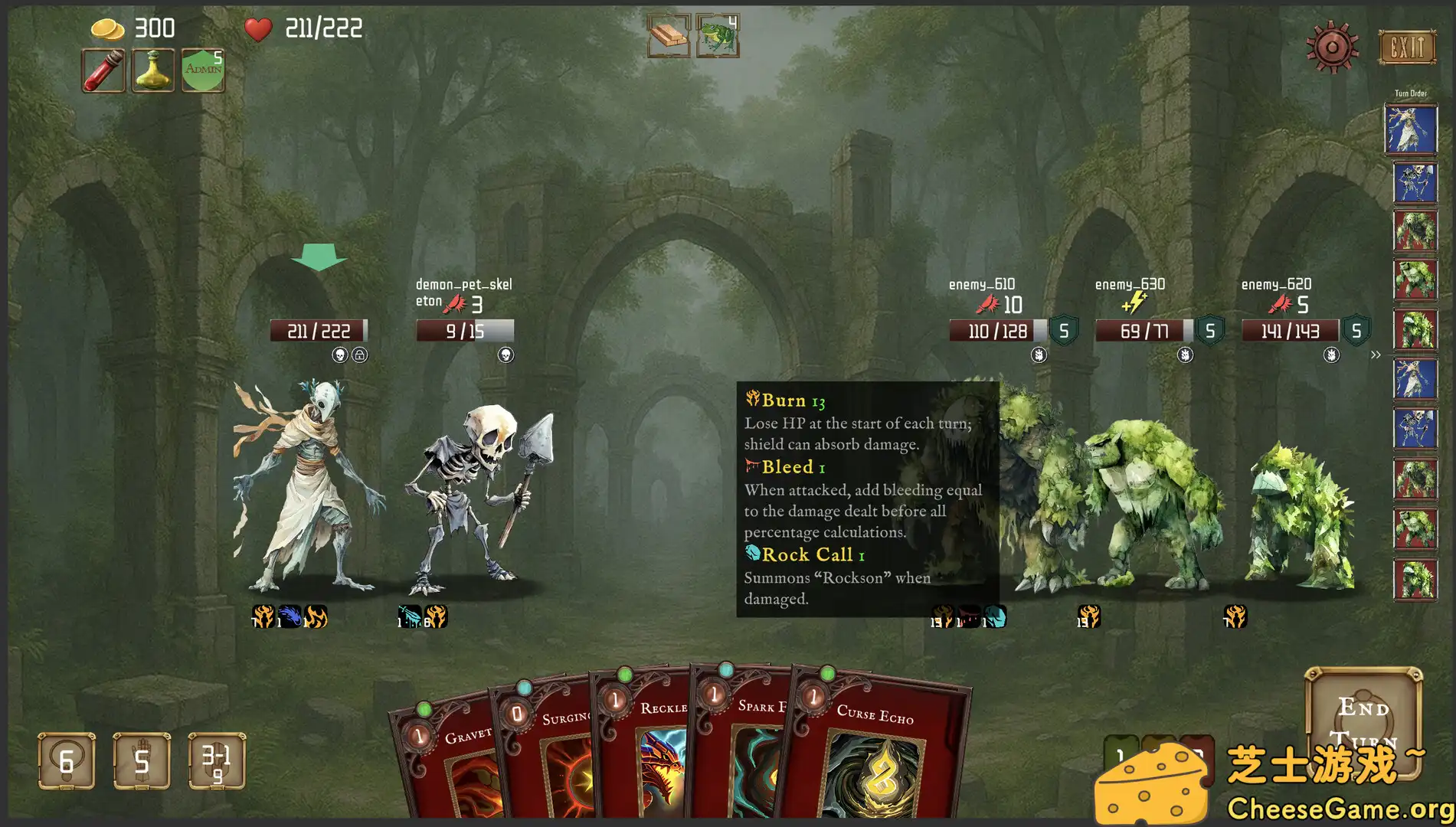
Task: Expand enemy statuses with the double-arrow
Action: [1376, 355]
